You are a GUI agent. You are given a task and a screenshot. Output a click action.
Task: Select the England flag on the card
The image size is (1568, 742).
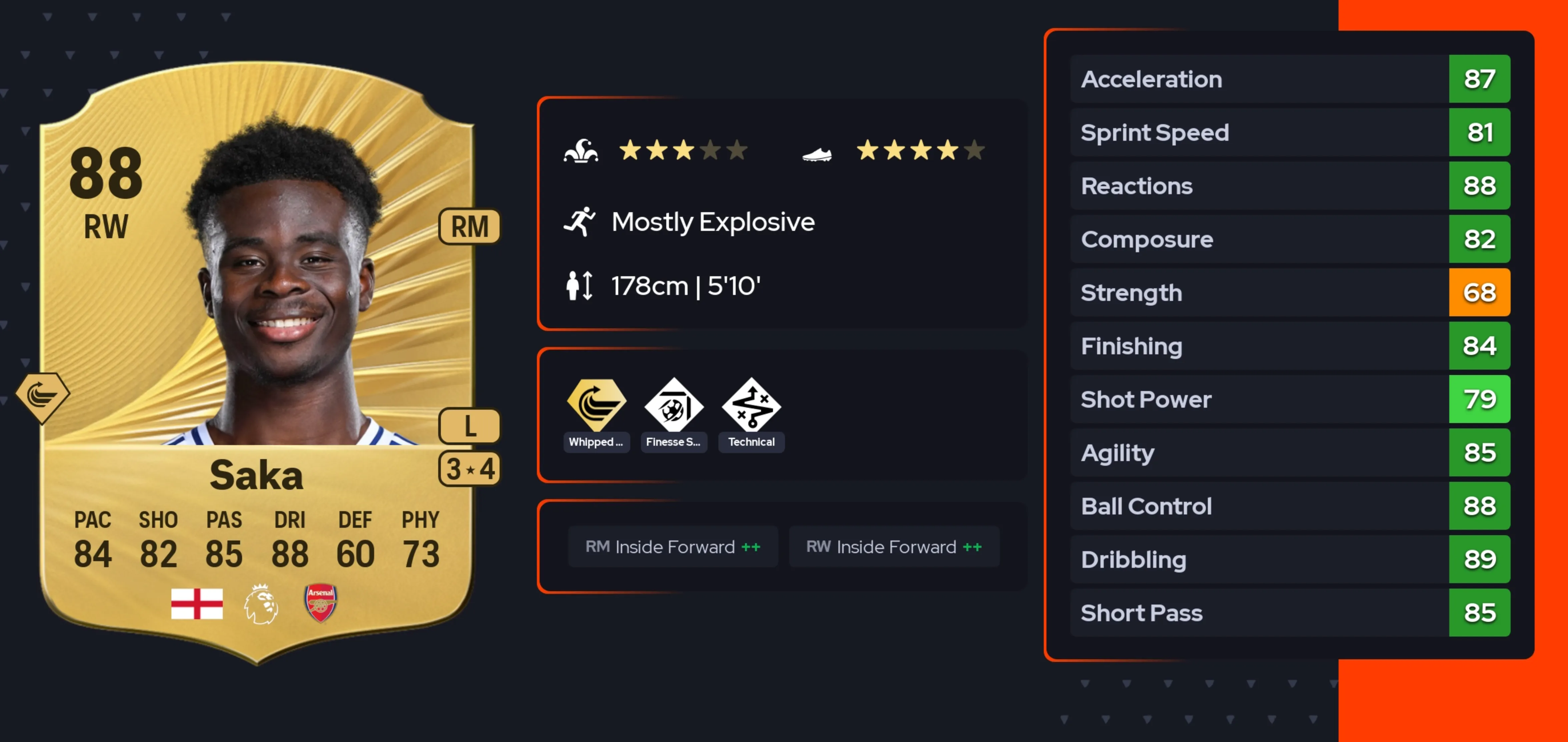point(197,604)
